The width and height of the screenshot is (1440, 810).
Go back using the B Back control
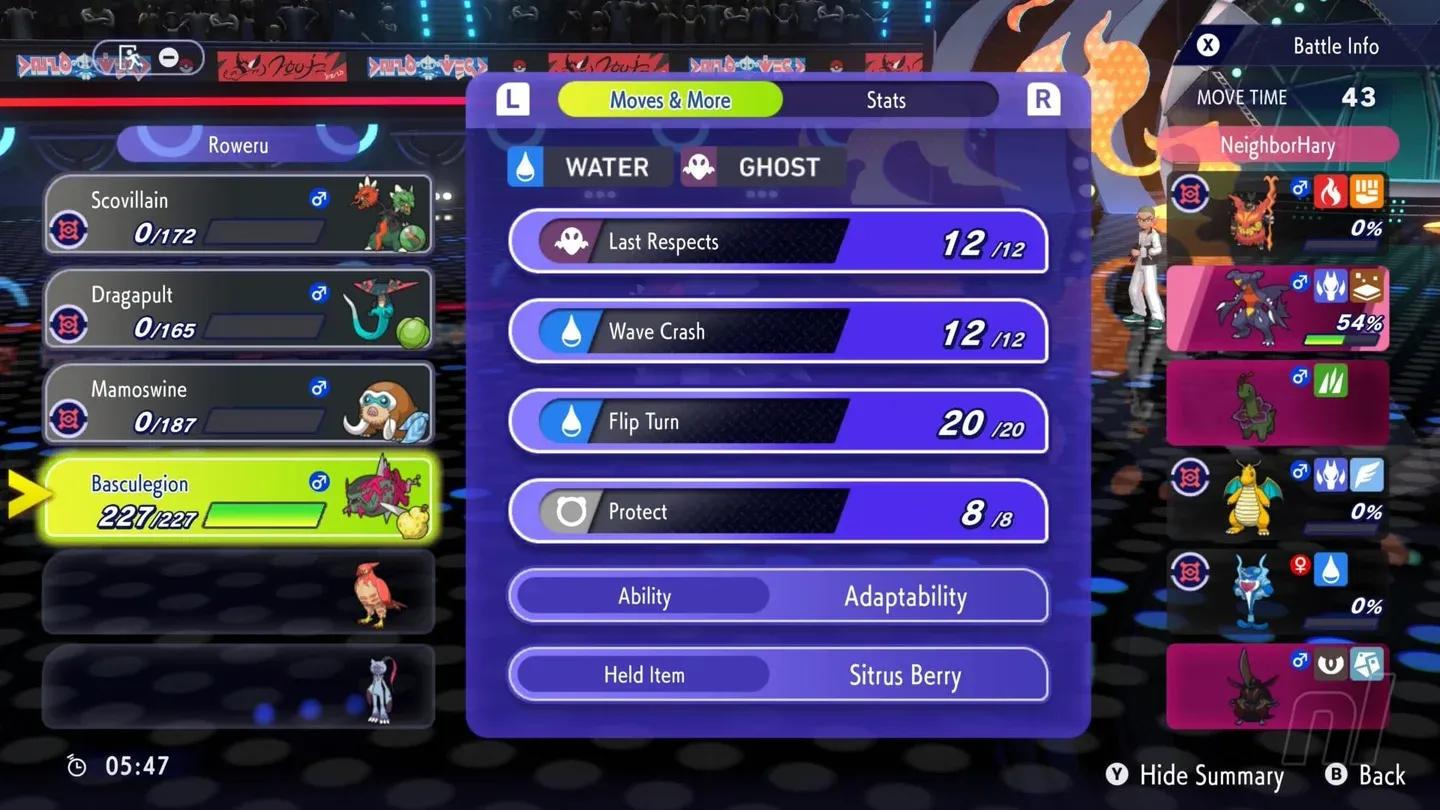[x=1366, y=775]
